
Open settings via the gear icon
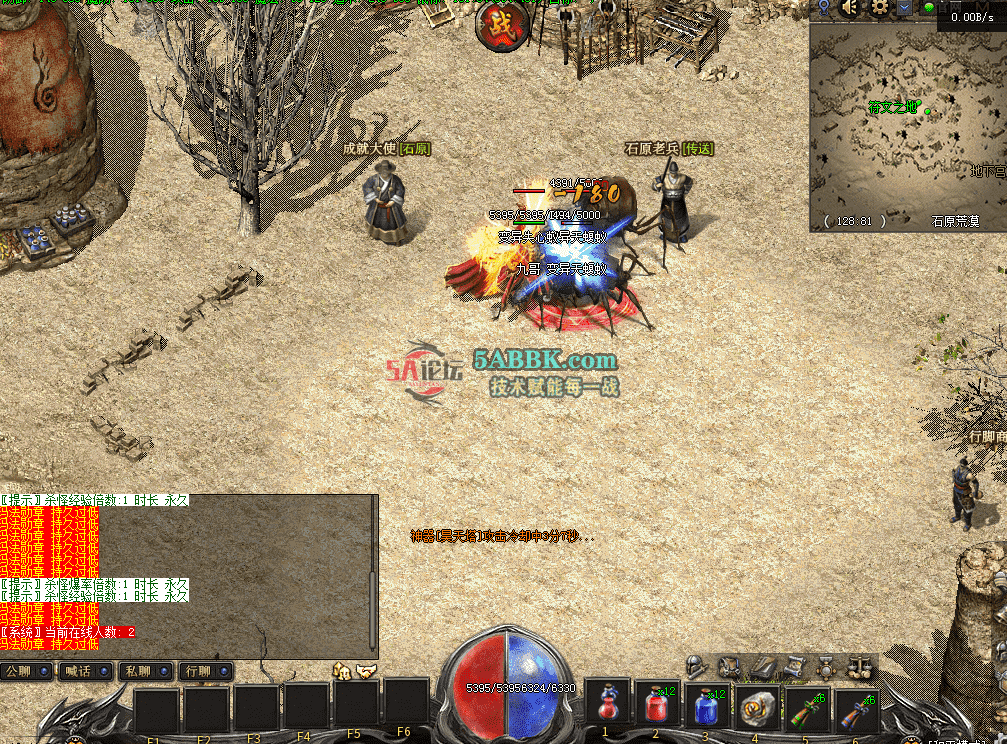(x=880, y=8)
